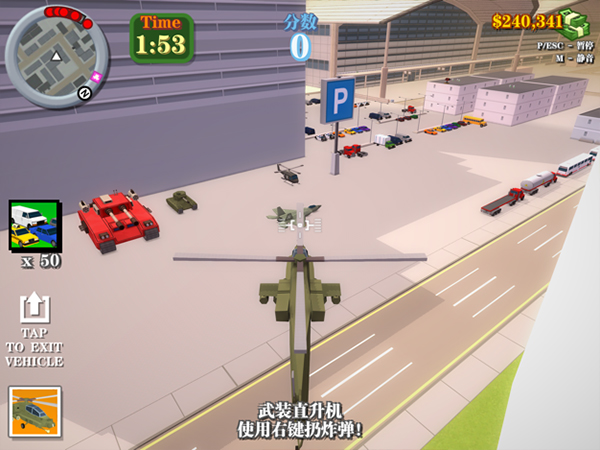This screenshot has height=450, width=600.
Task: Open the vehicle collection cars icon
Action: (34, 225)
